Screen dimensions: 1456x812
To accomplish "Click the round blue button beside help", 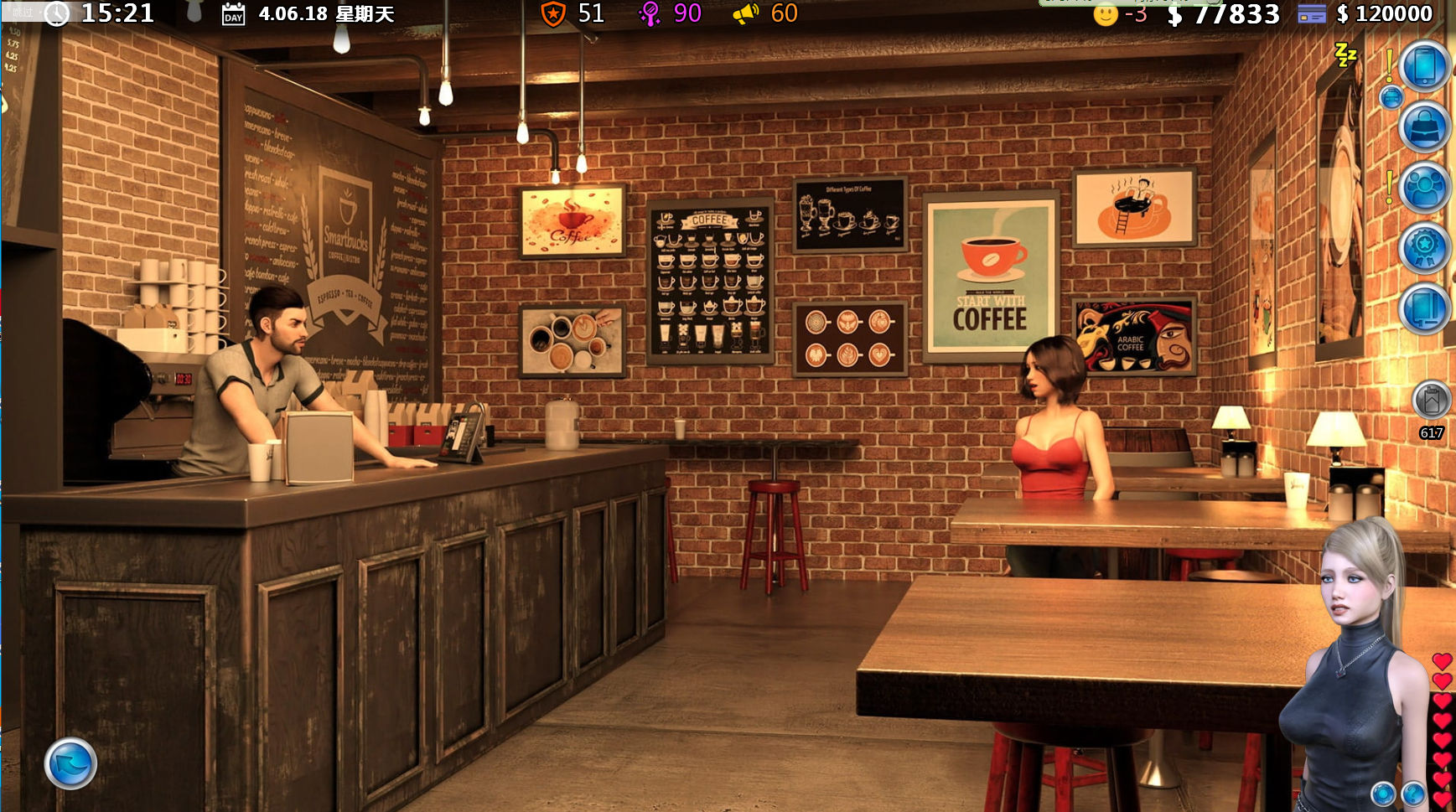I will click(1383, 793).
